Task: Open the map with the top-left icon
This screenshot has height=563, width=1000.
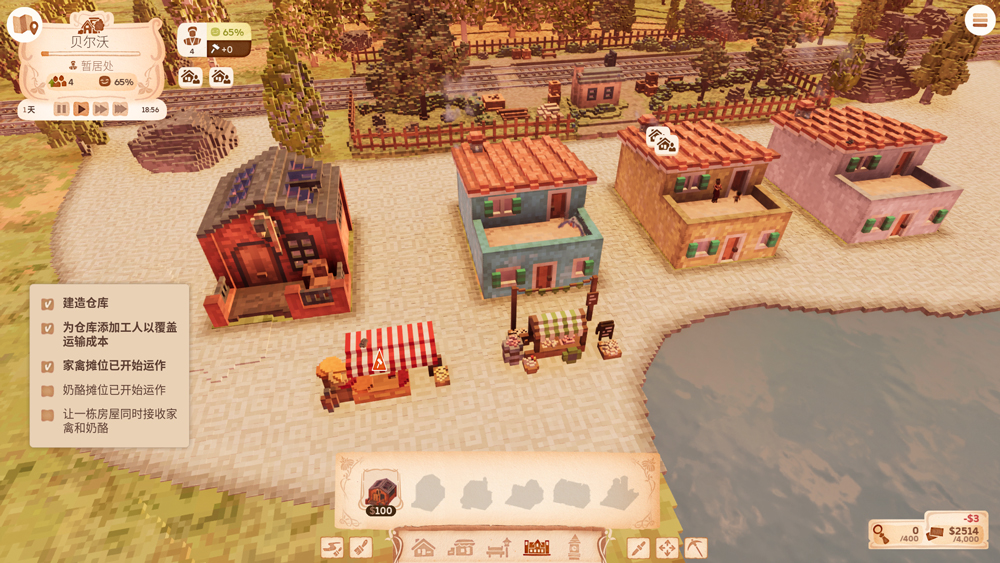Action: click(x=23, y=24)
